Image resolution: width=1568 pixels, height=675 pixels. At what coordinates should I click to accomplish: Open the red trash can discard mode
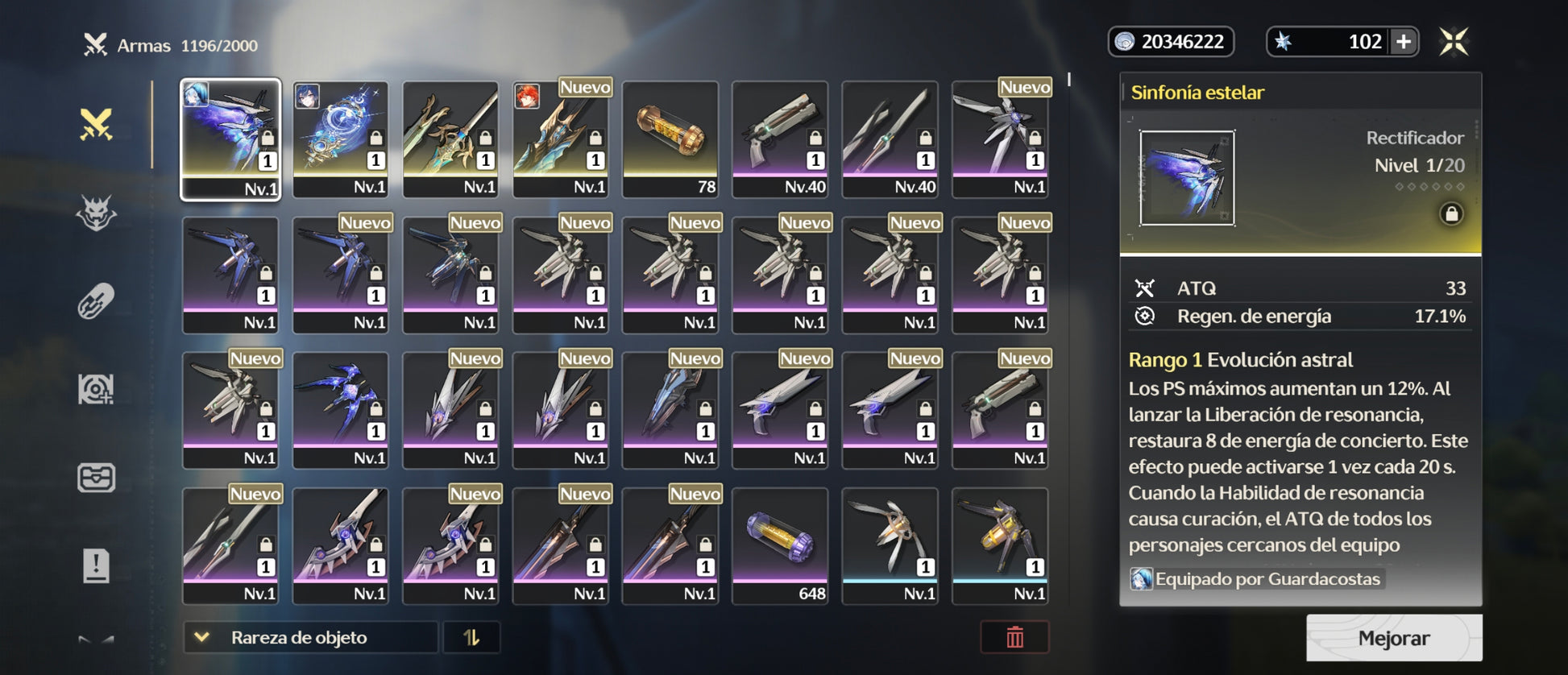tap(1014, 637)
